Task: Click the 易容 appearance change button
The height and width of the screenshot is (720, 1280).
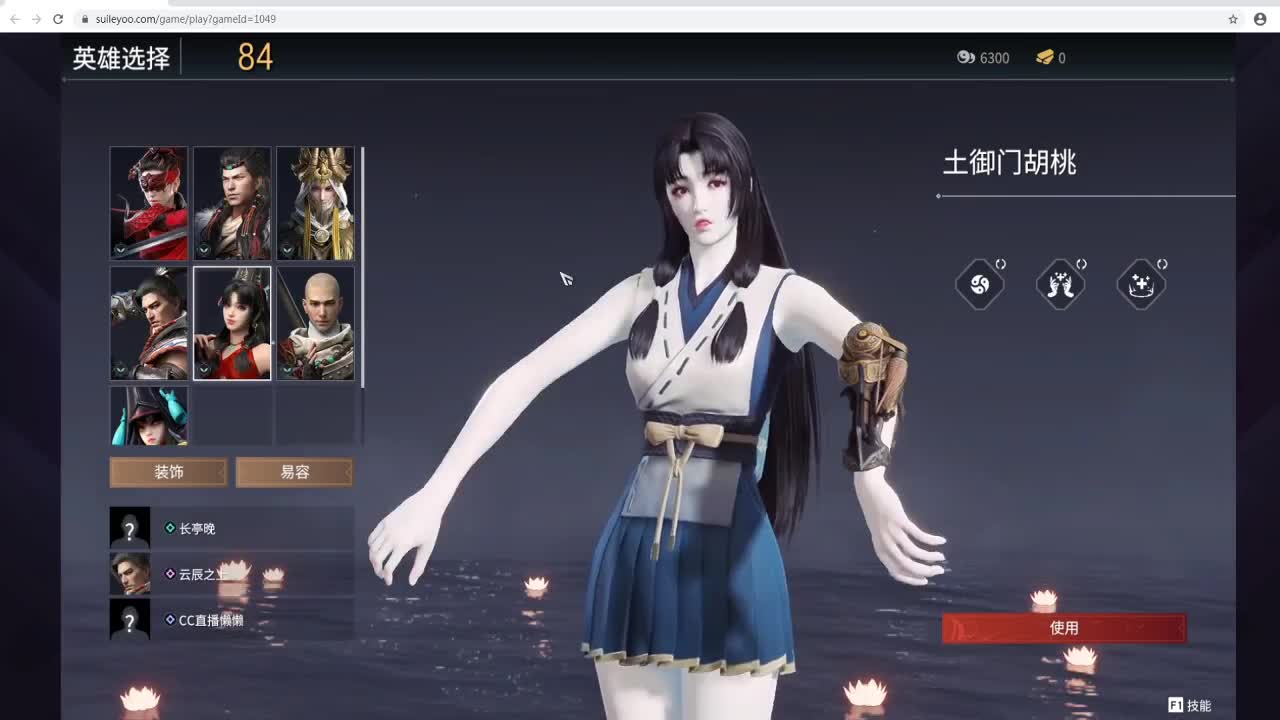Action: pyautogui.click(x=293, y=472)
